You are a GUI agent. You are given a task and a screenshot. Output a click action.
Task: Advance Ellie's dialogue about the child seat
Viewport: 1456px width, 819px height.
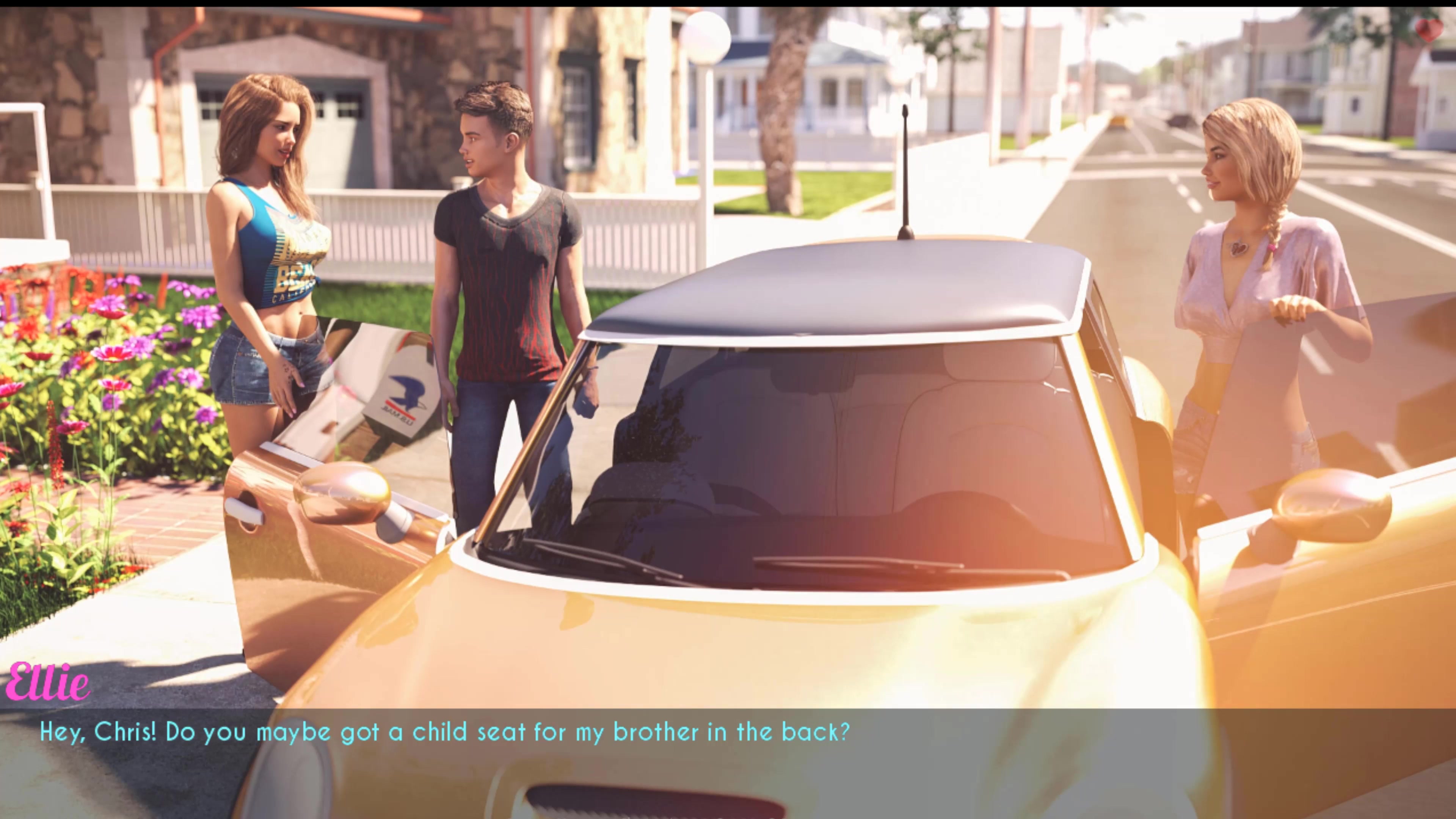444,733
